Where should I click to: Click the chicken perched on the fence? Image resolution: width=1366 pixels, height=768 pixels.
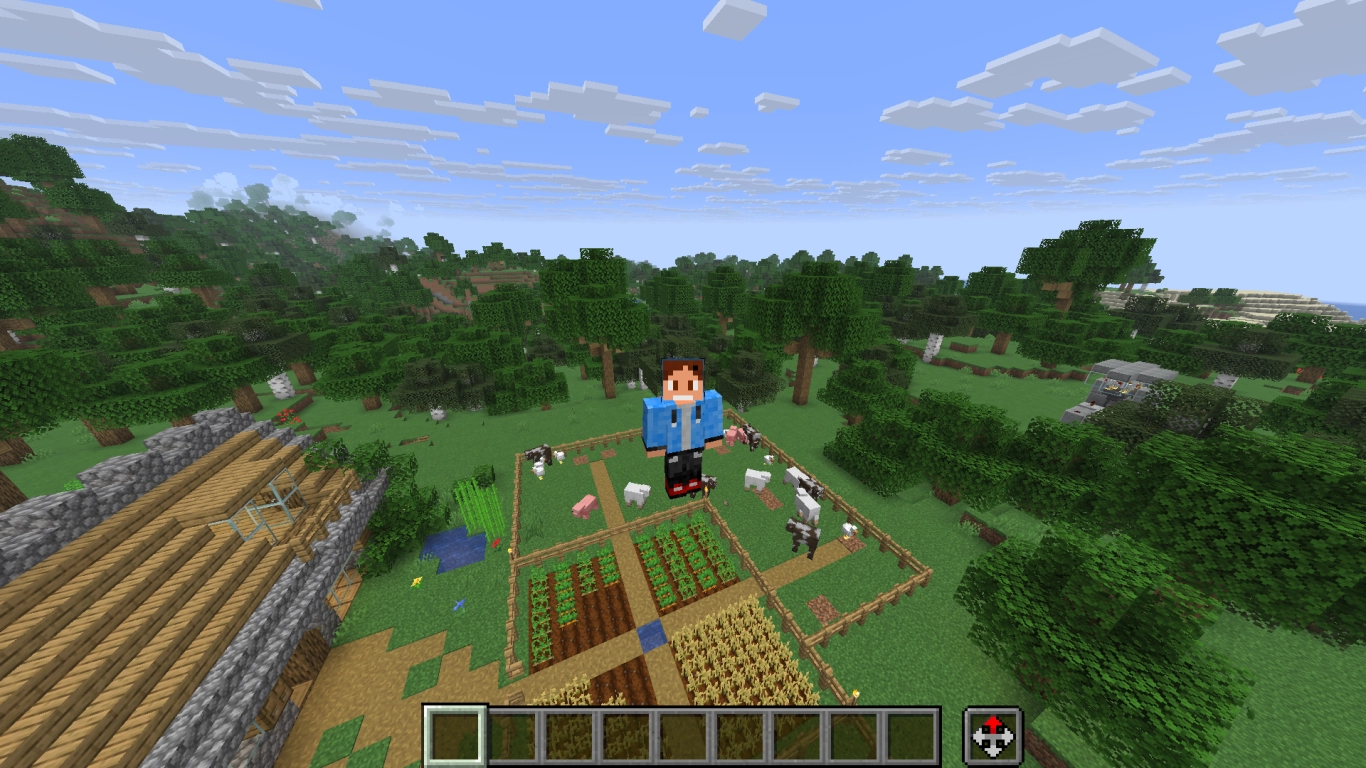point(848,530)
